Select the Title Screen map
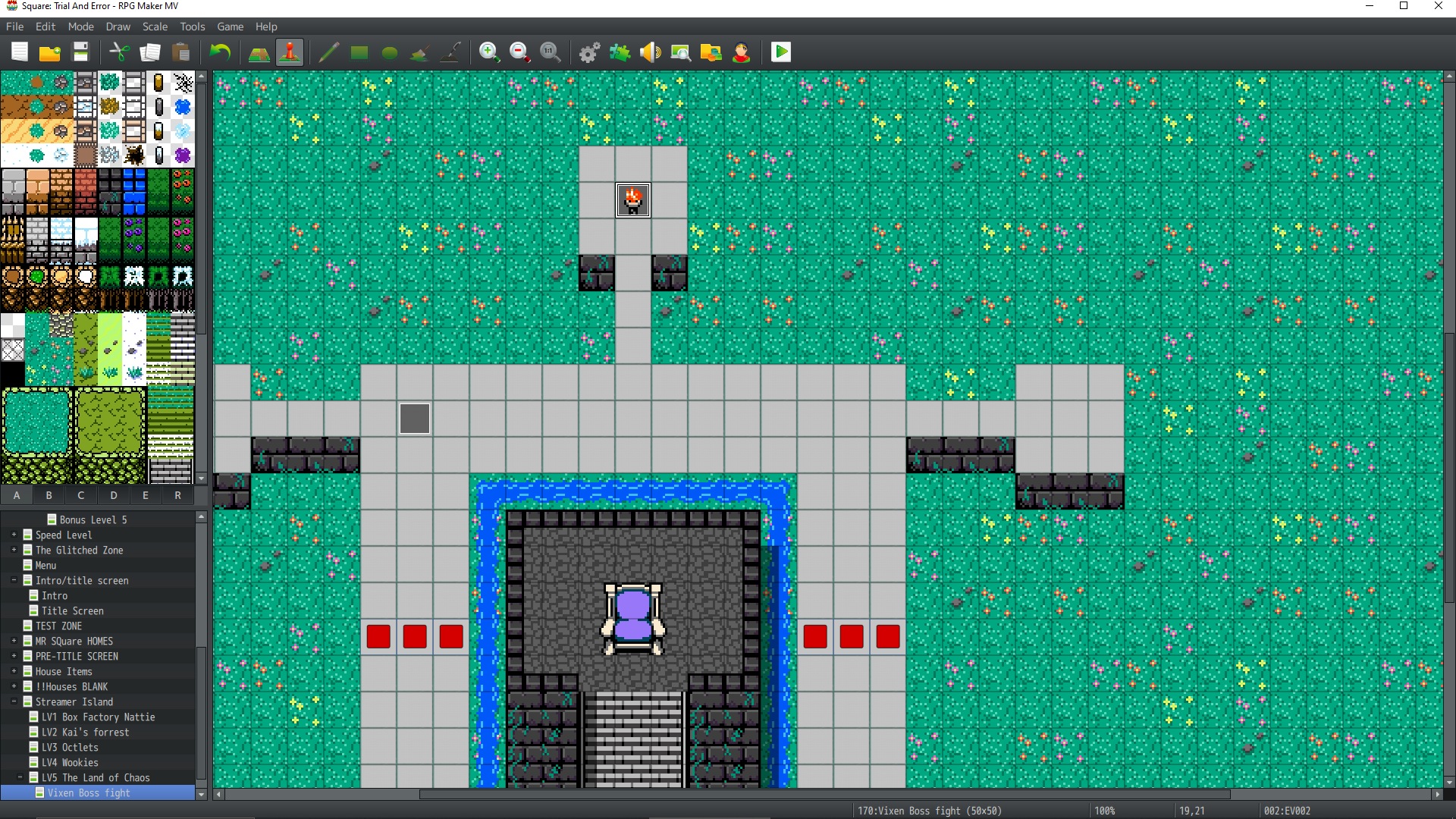Screen dimensions: 1456x819 click(72, 611)
